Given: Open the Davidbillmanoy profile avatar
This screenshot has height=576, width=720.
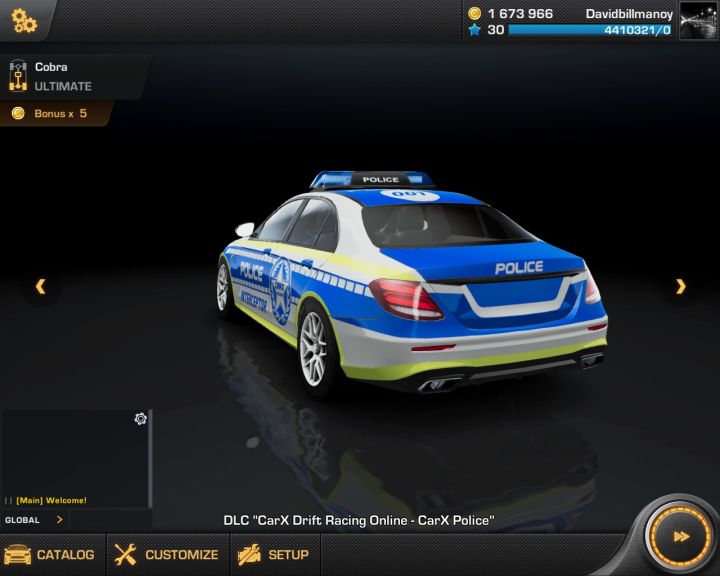Looking at the screenshot, I should point(698,20).
